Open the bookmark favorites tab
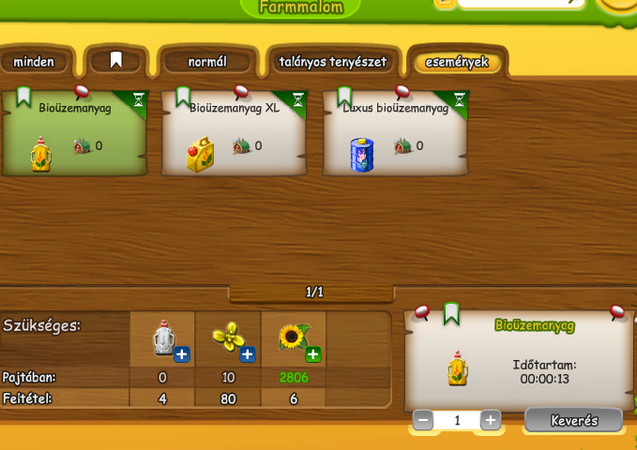 116,61
